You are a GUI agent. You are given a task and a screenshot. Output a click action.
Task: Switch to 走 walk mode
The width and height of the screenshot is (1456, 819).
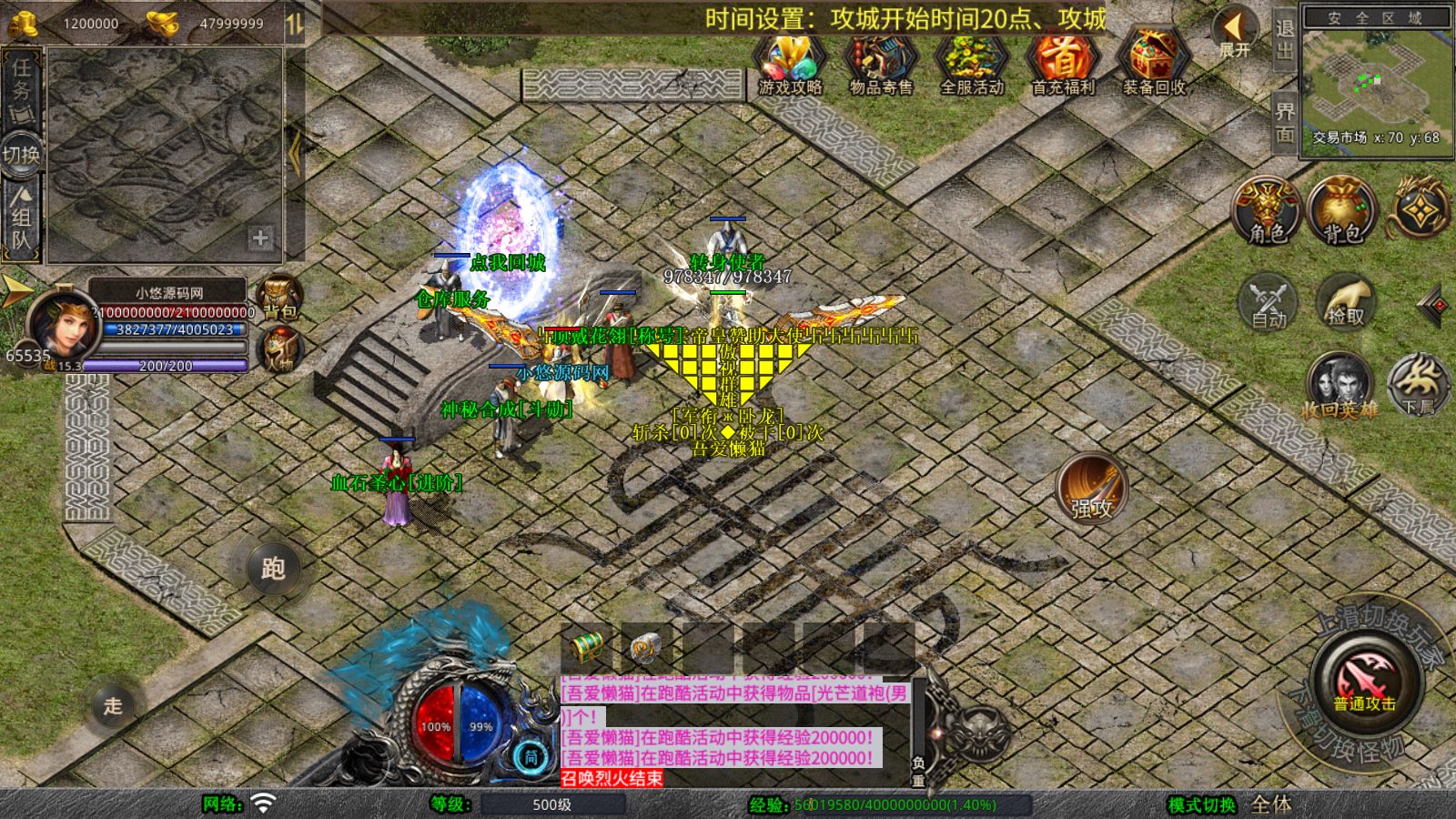[x=113, y=705]
